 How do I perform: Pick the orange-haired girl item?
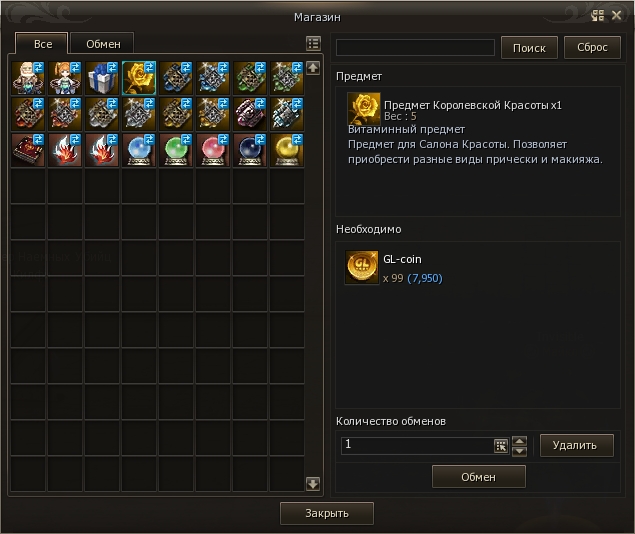click(64, 77)
